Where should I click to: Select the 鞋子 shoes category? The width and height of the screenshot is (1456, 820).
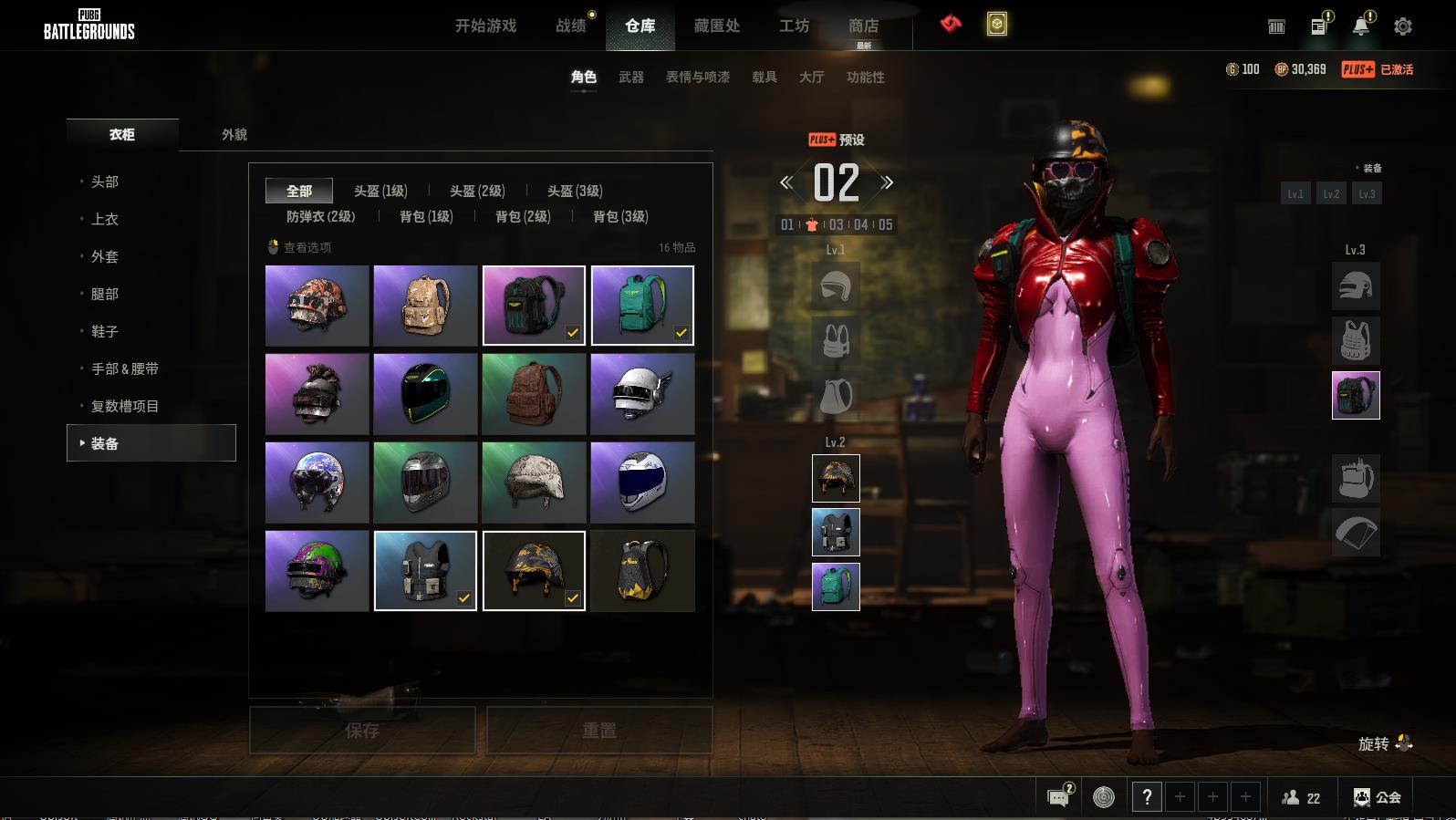(x=105, y=331)
